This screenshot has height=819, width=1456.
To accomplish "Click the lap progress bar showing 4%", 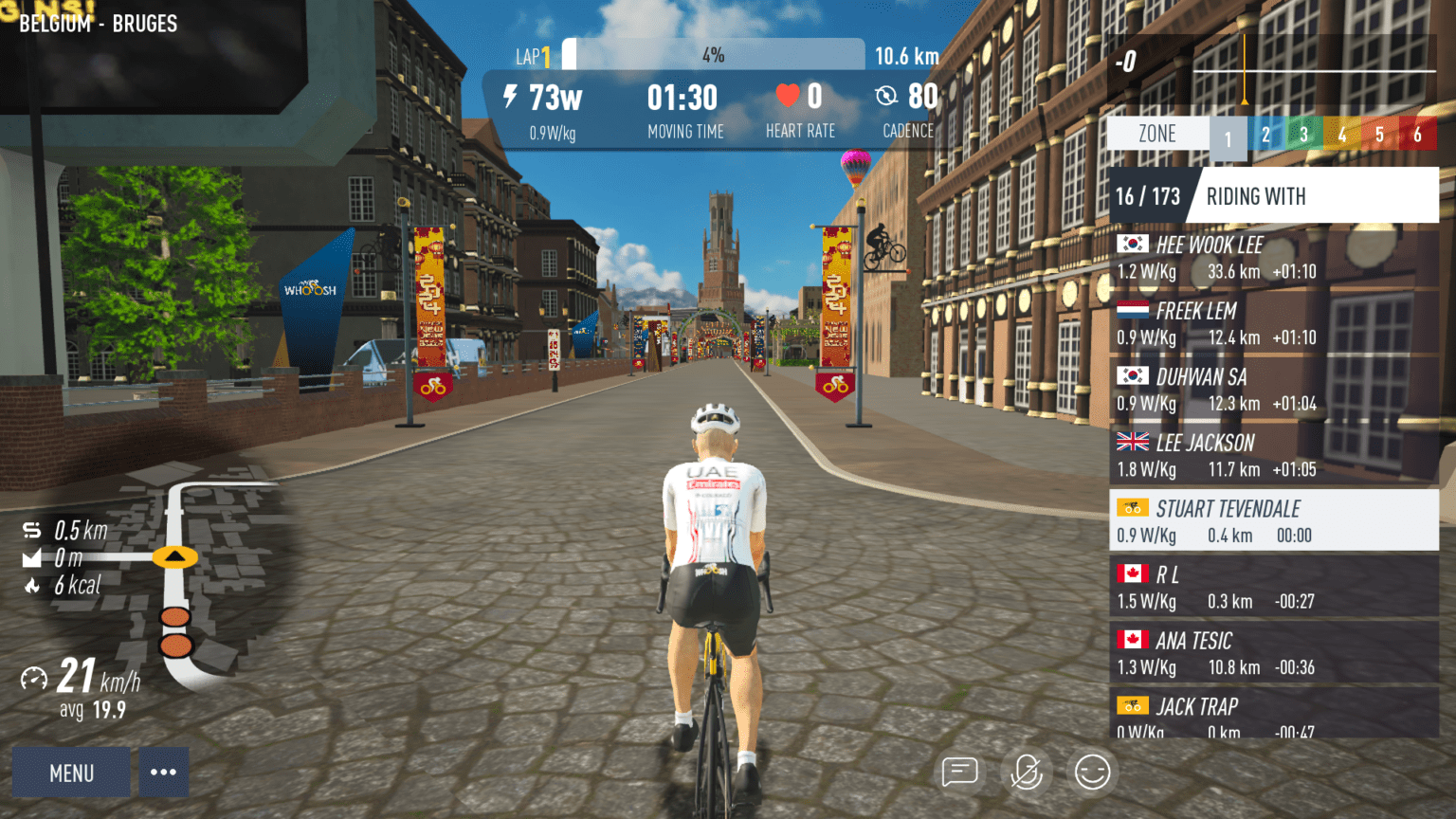I will click(714, 54).
